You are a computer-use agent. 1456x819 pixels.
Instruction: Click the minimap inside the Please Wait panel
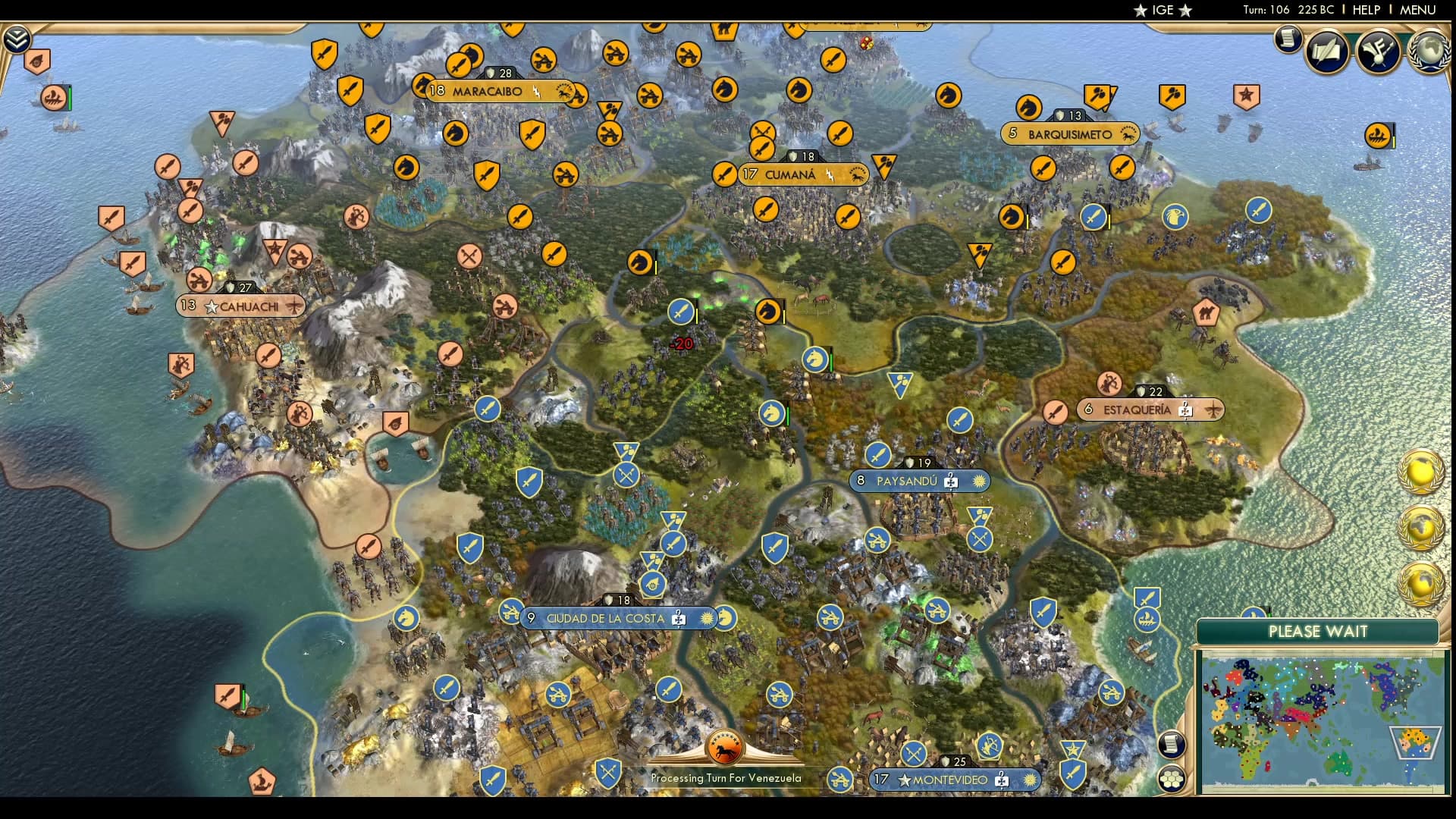(1323, 720)
